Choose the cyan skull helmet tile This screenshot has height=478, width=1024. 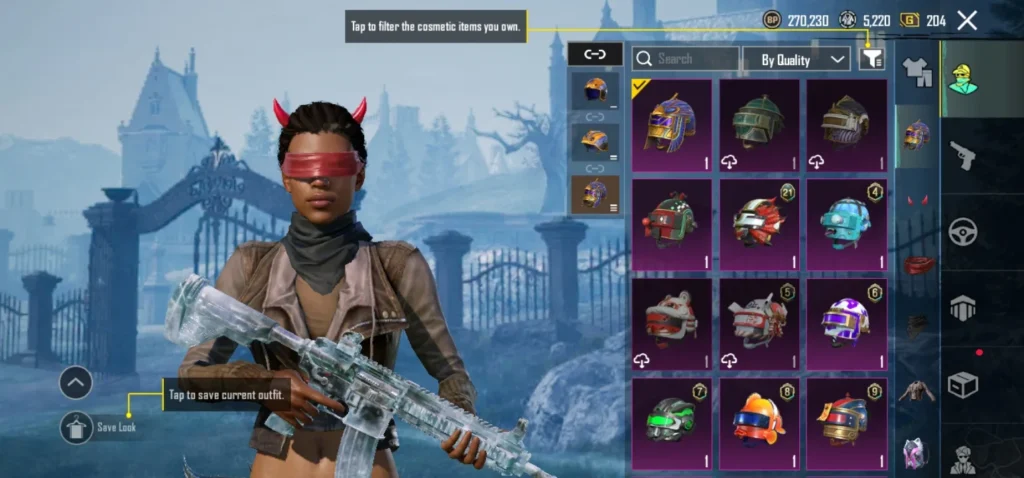(846, 223)
